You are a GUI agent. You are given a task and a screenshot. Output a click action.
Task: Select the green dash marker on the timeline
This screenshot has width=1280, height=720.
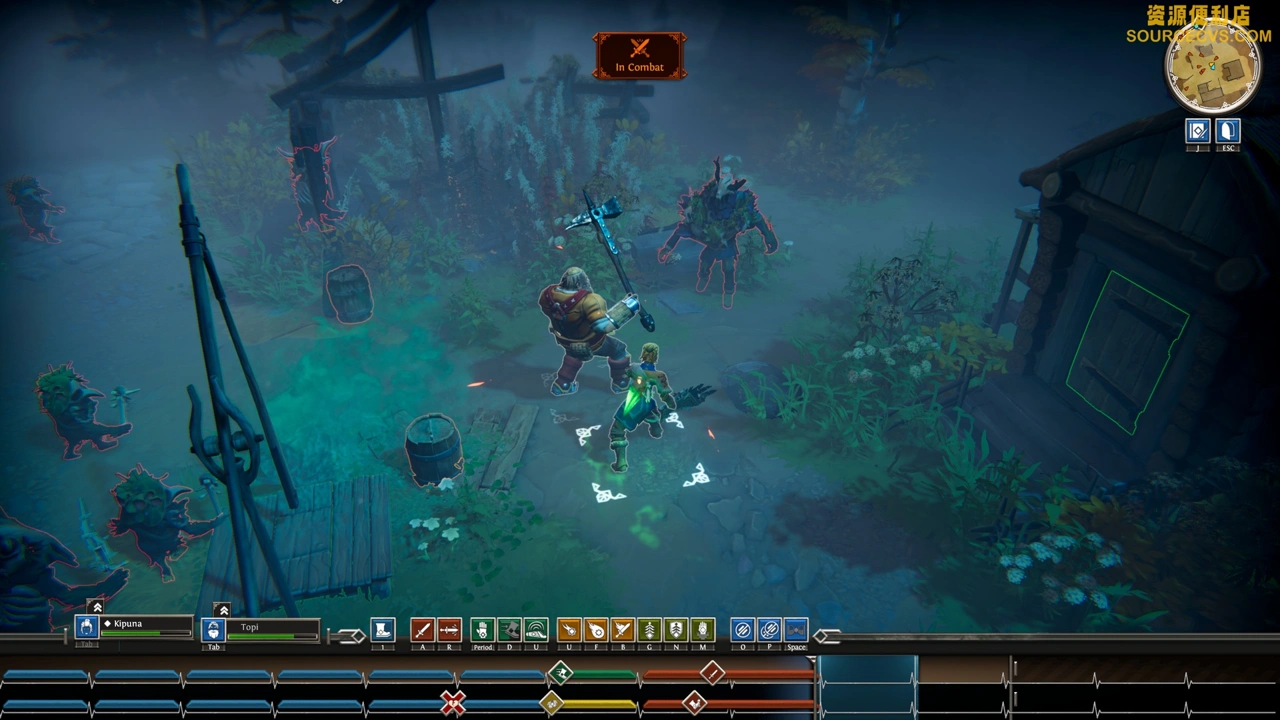(x=560, y=673)
